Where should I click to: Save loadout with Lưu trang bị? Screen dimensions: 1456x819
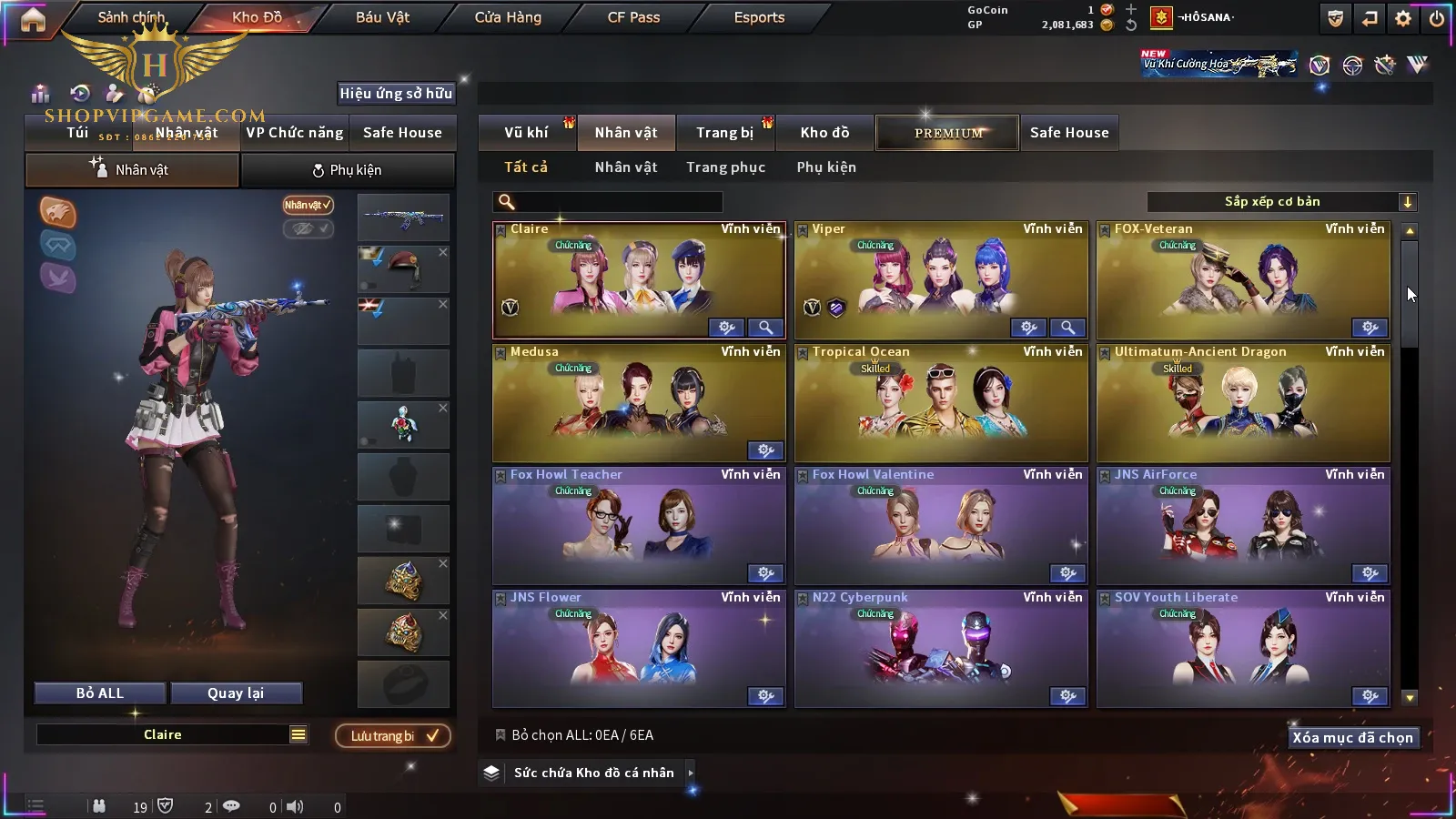coord(393,735)
